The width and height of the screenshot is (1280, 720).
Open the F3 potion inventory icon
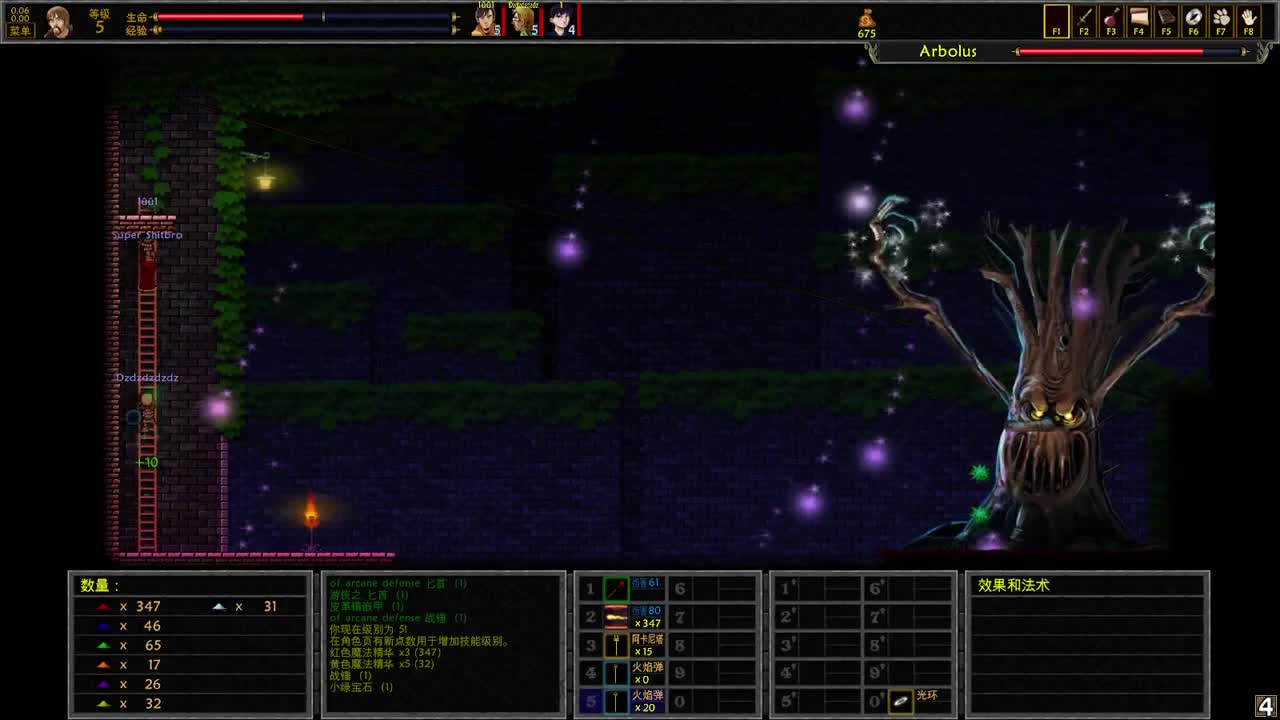click(1110, 21)
